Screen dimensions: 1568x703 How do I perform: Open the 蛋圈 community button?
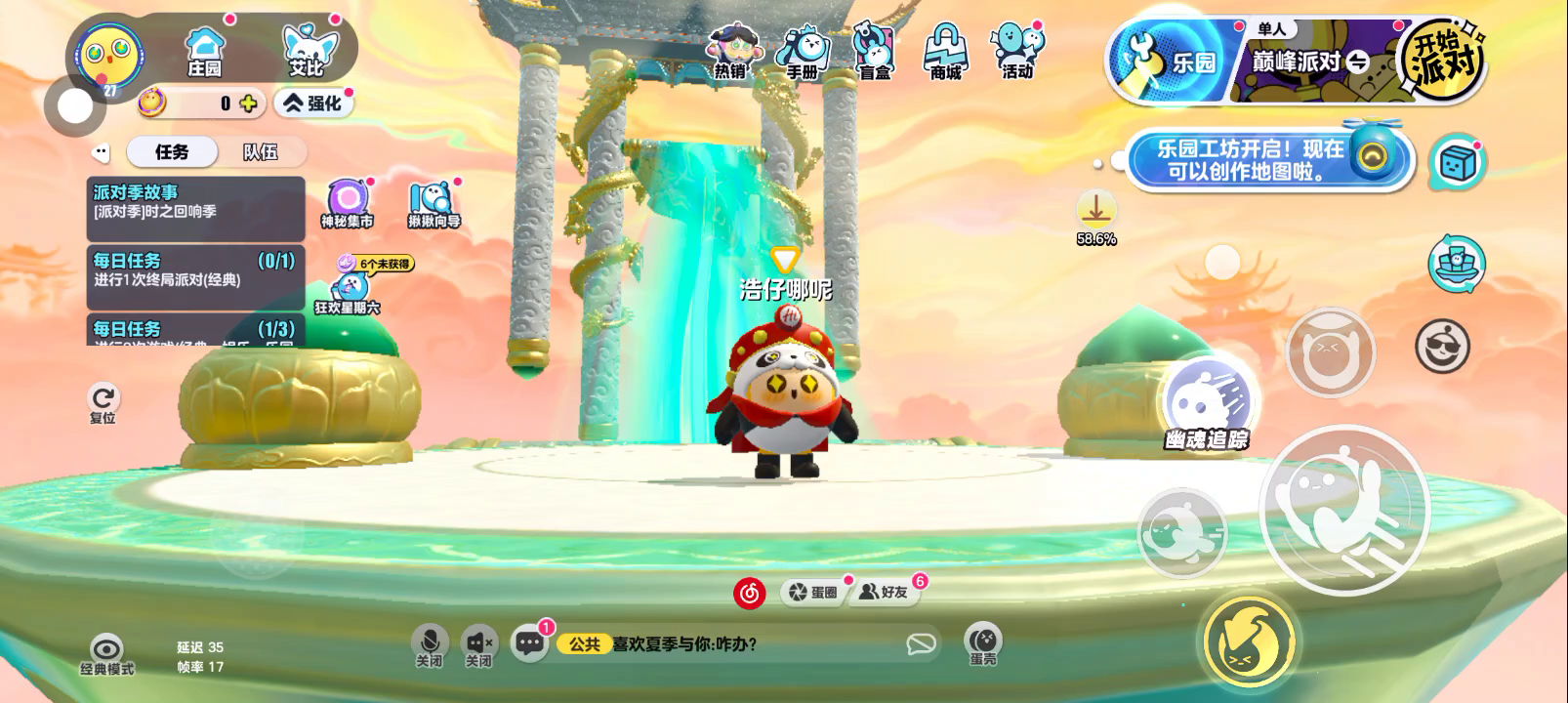(x=813, y=592)
